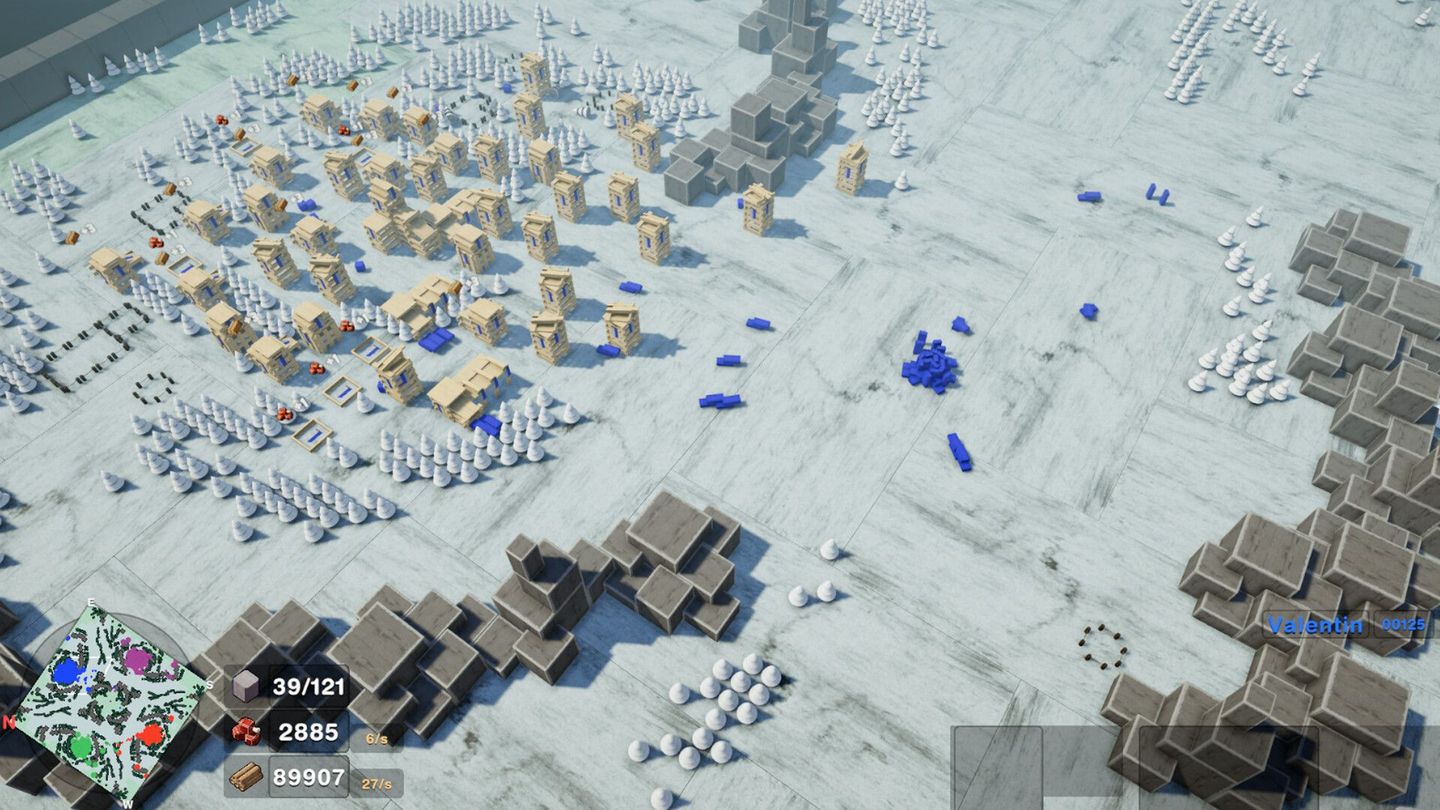This screenshot has height=810, width=1440.
Task: Click the red territory blob on the minimap
Action: (152, 737)
